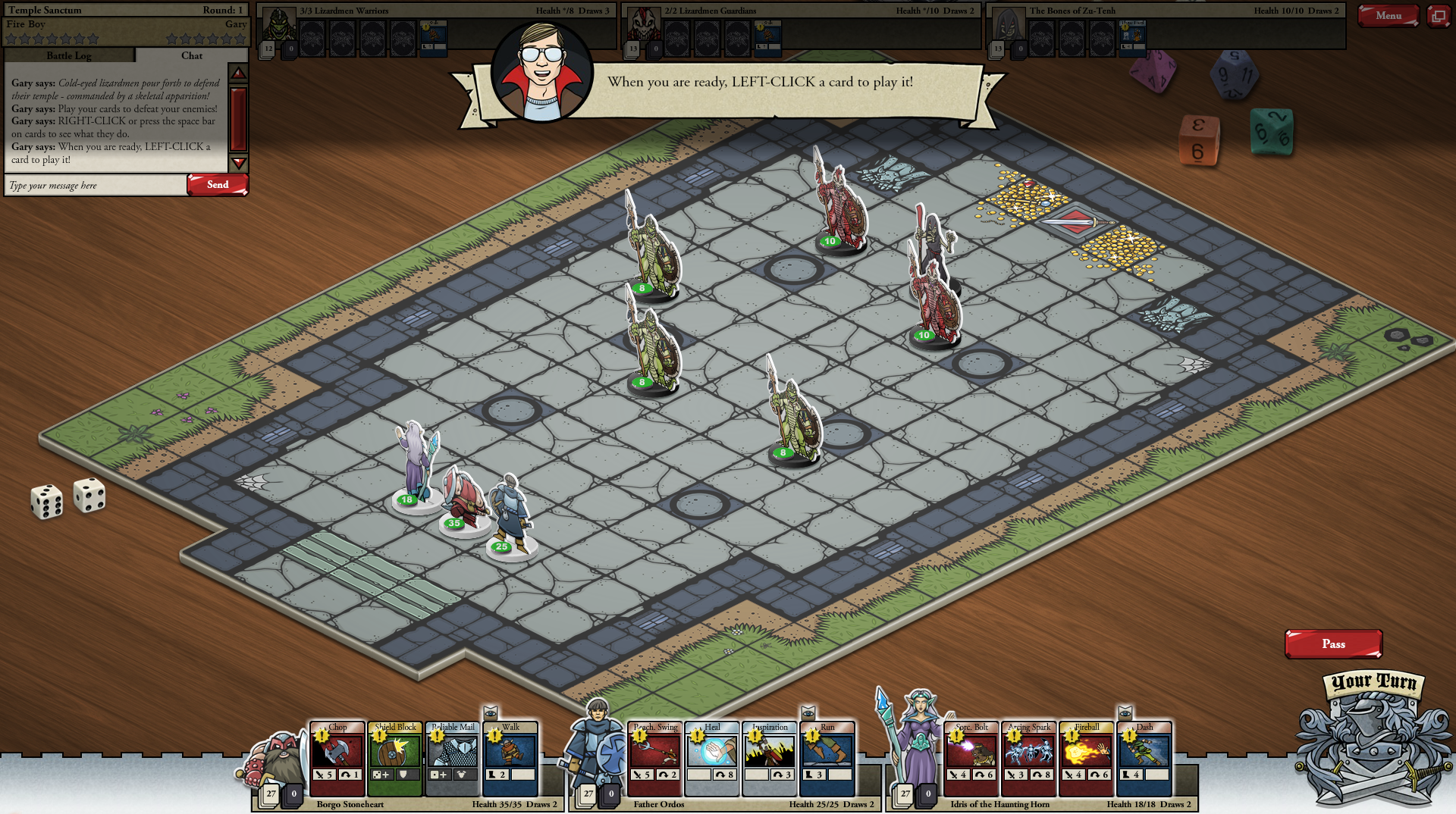The height and width of the screenshot is (814, 1456).
Task: Switch to the Battle Log tab
Action: point(69,55)
